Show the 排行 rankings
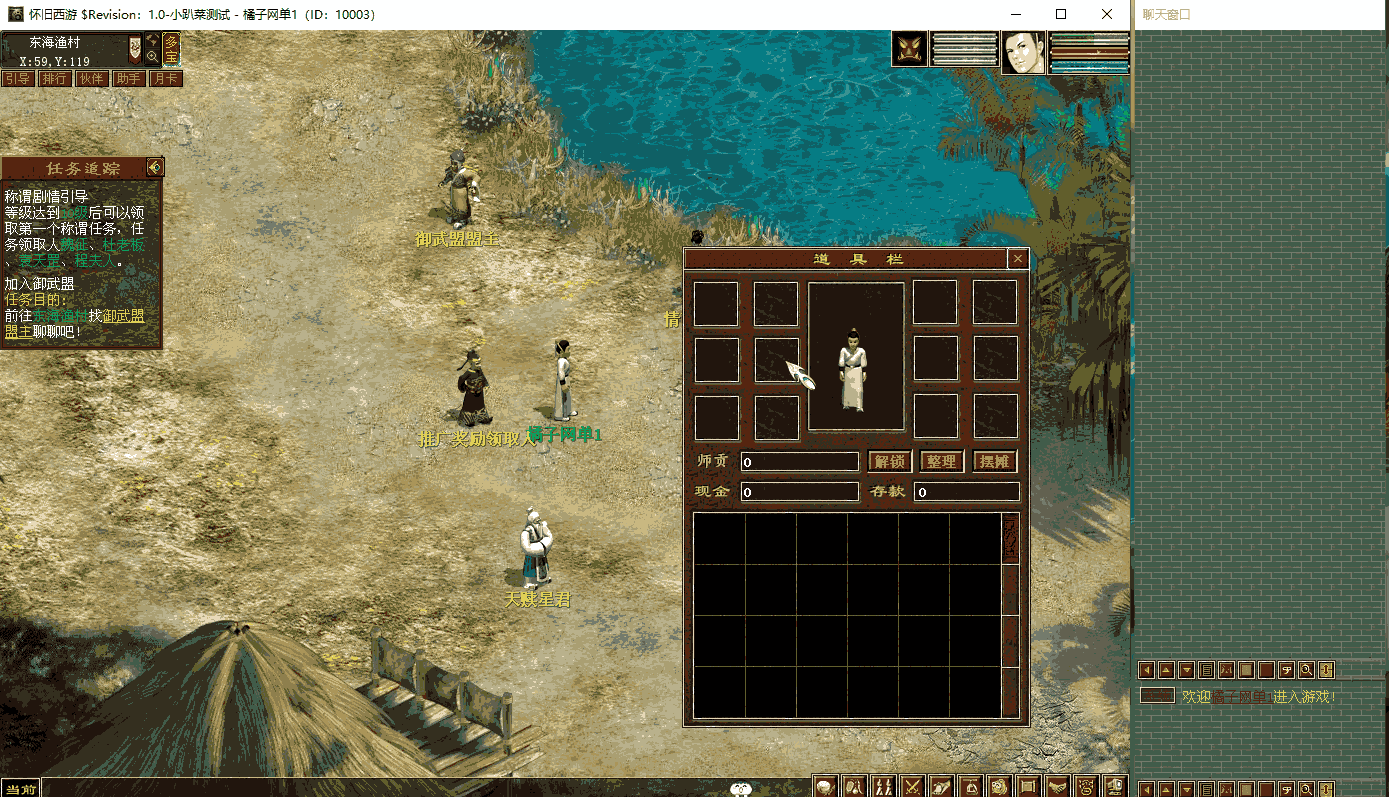Screen dimensions: 1389x797 [x=54, y=79]
